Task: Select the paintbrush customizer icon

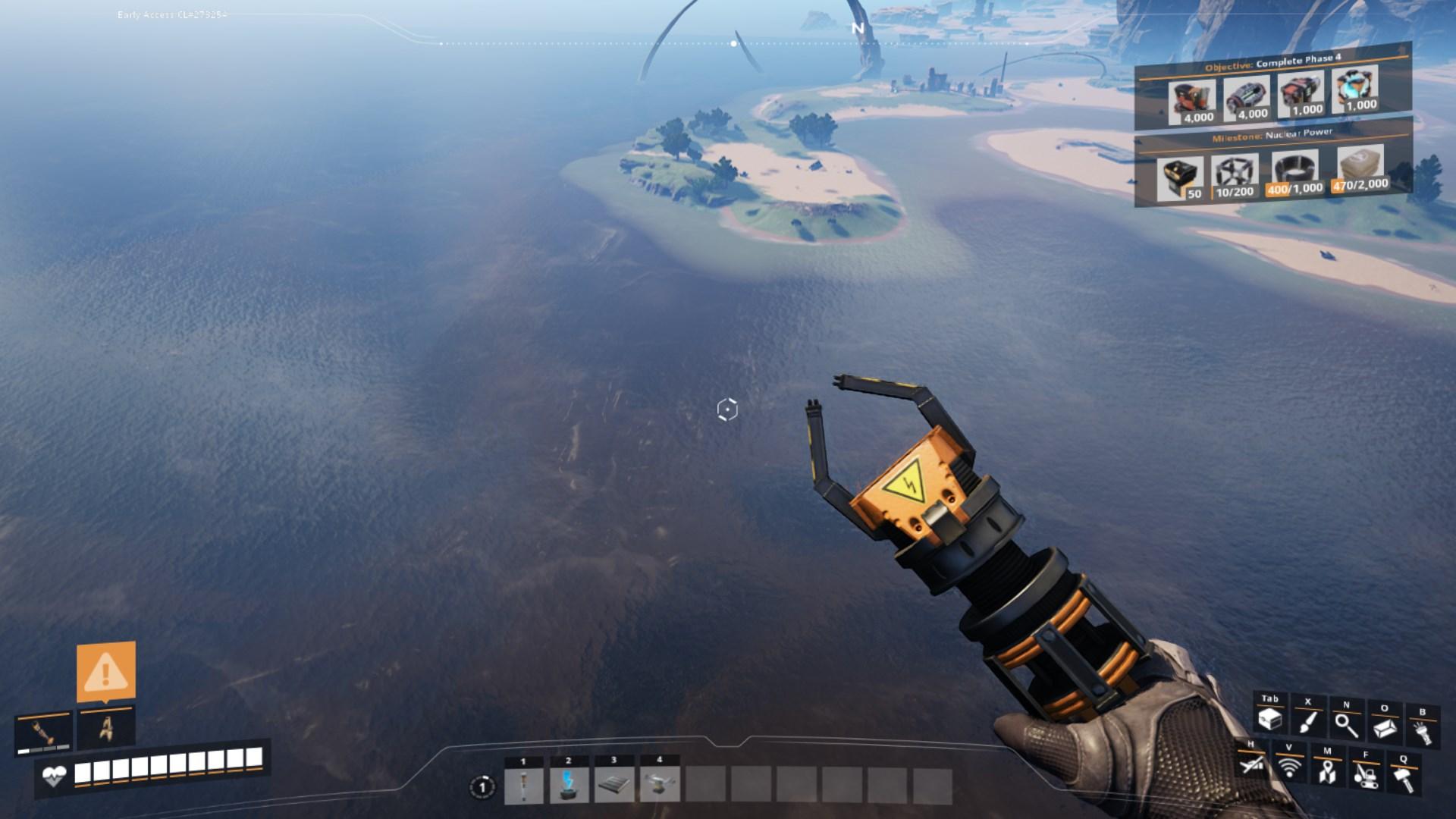Action: pos(1307,721)
